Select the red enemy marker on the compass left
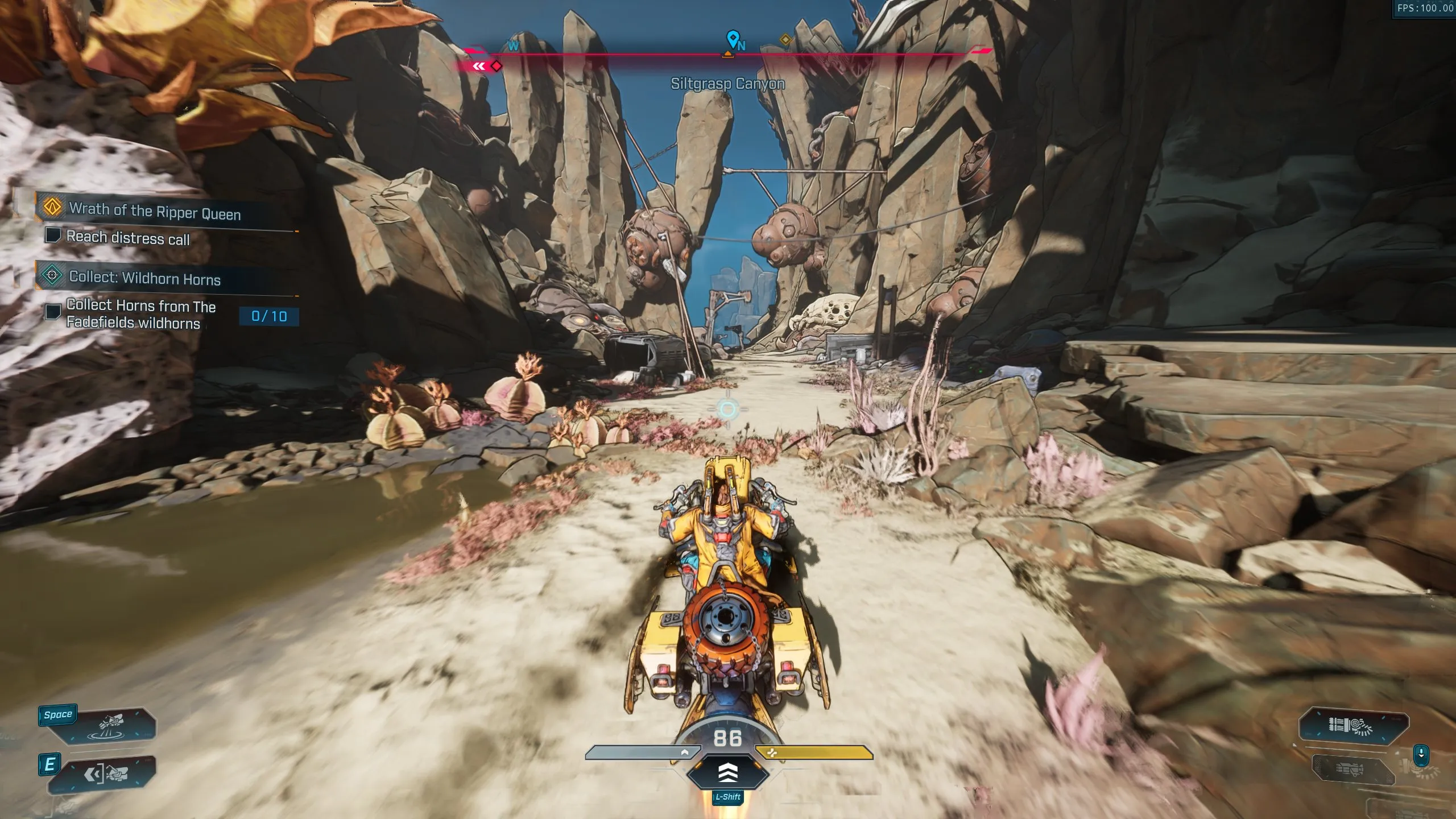1456x819 pixels. [x=496, y=67]
